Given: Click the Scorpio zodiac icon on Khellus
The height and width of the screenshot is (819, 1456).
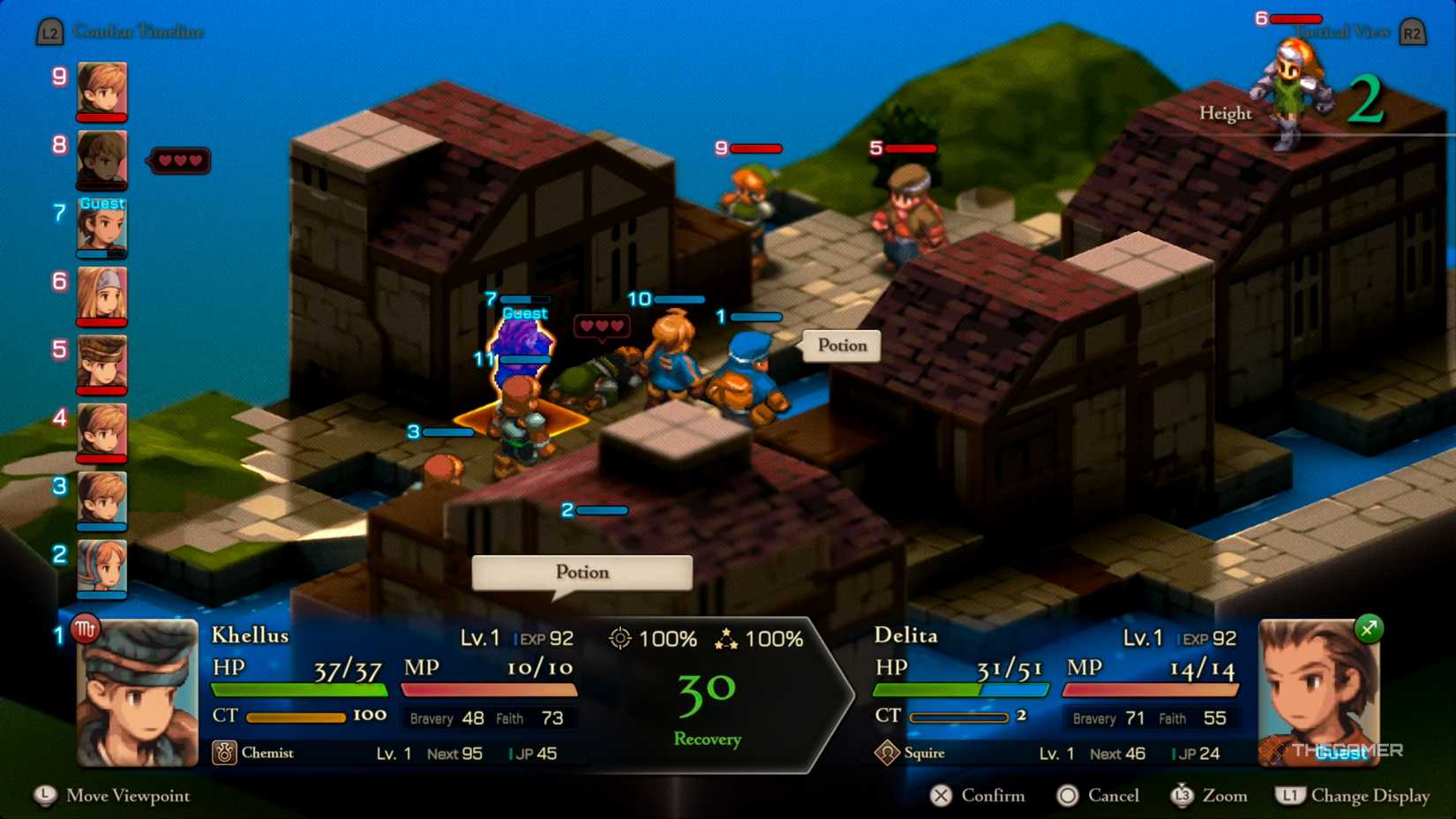Looking at the screenshot, I should [85, 629].
